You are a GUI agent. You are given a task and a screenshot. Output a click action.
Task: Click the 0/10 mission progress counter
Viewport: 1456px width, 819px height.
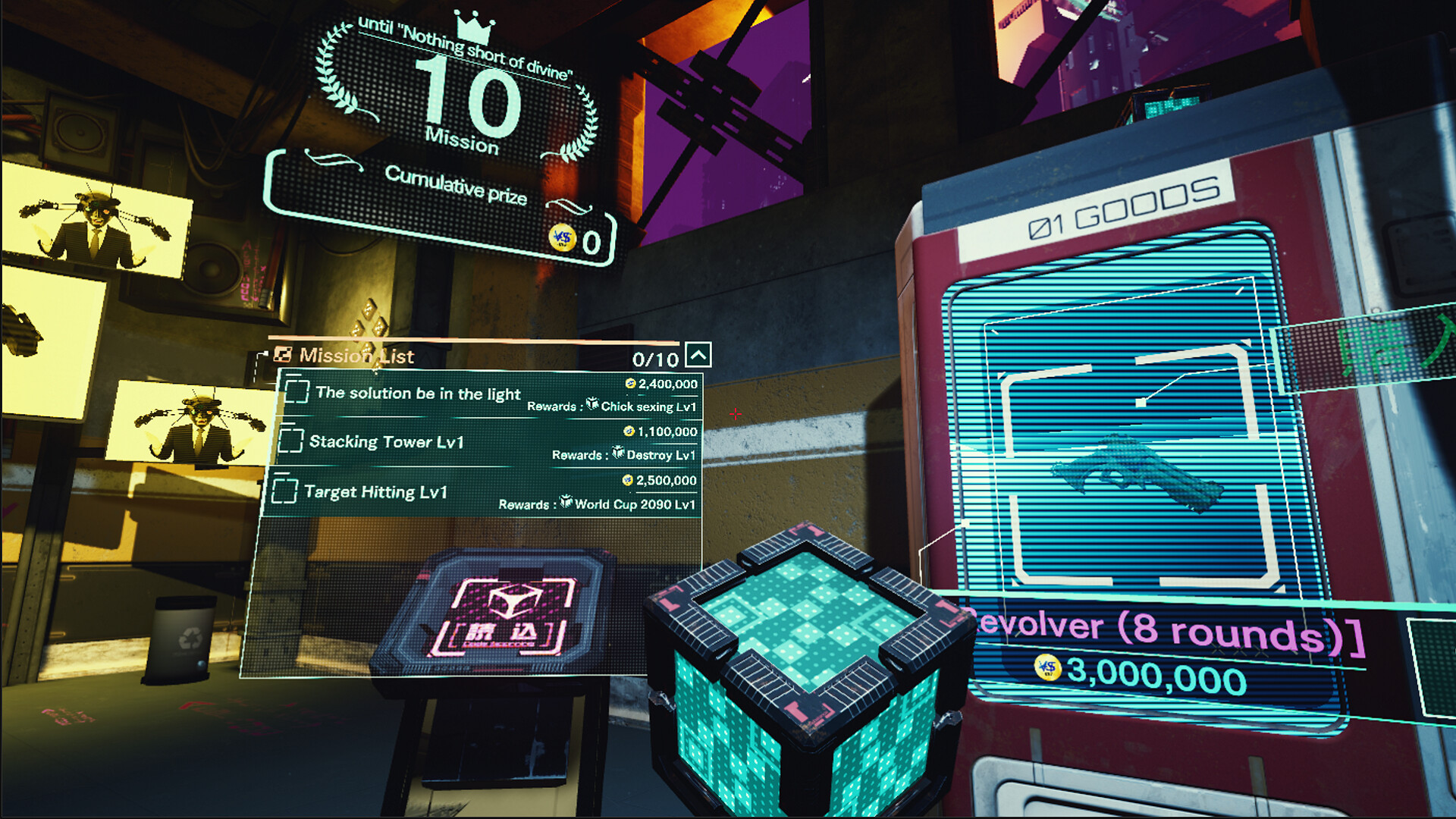[x=654, y=358]
